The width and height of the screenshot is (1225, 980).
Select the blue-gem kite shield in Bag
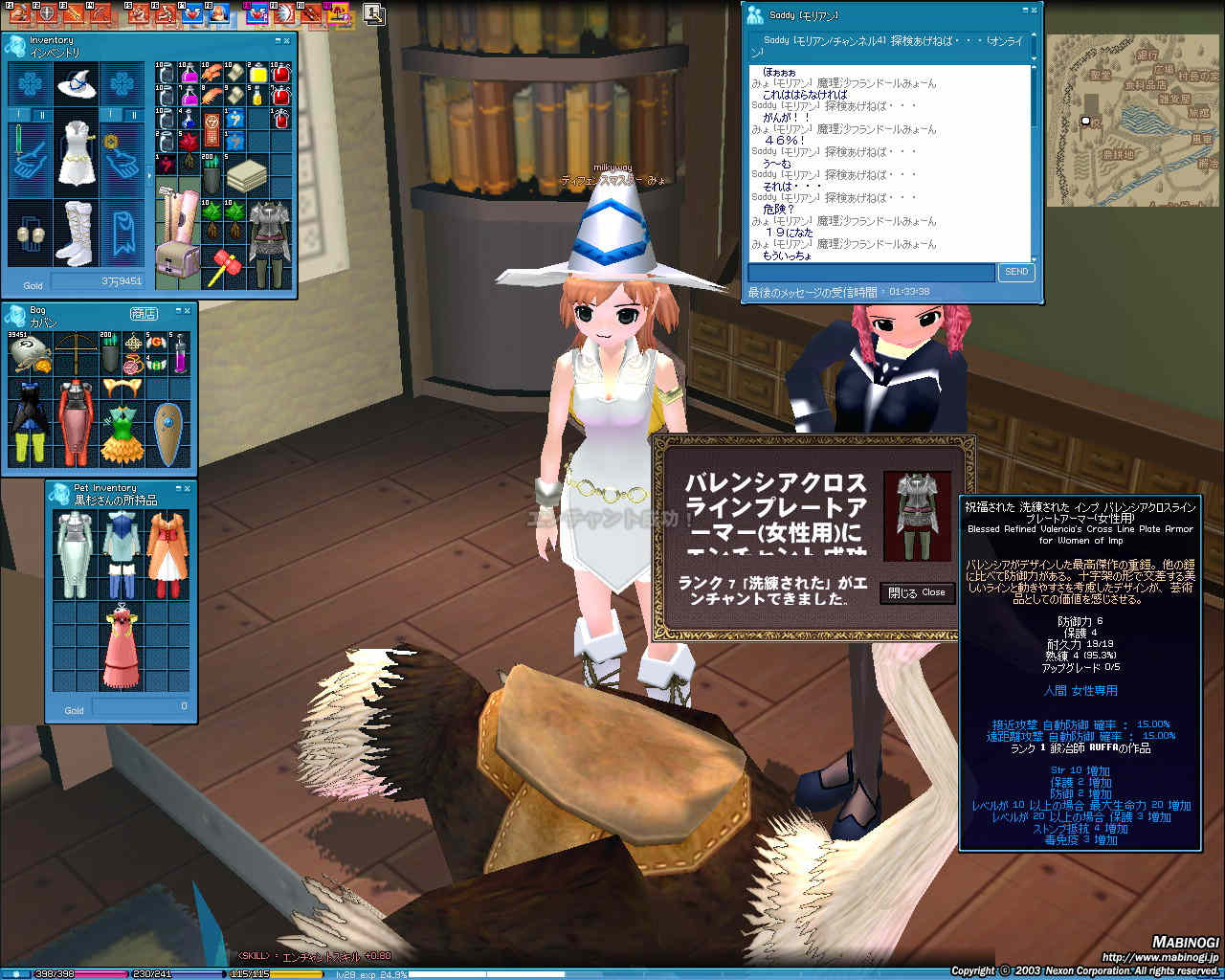168,433
